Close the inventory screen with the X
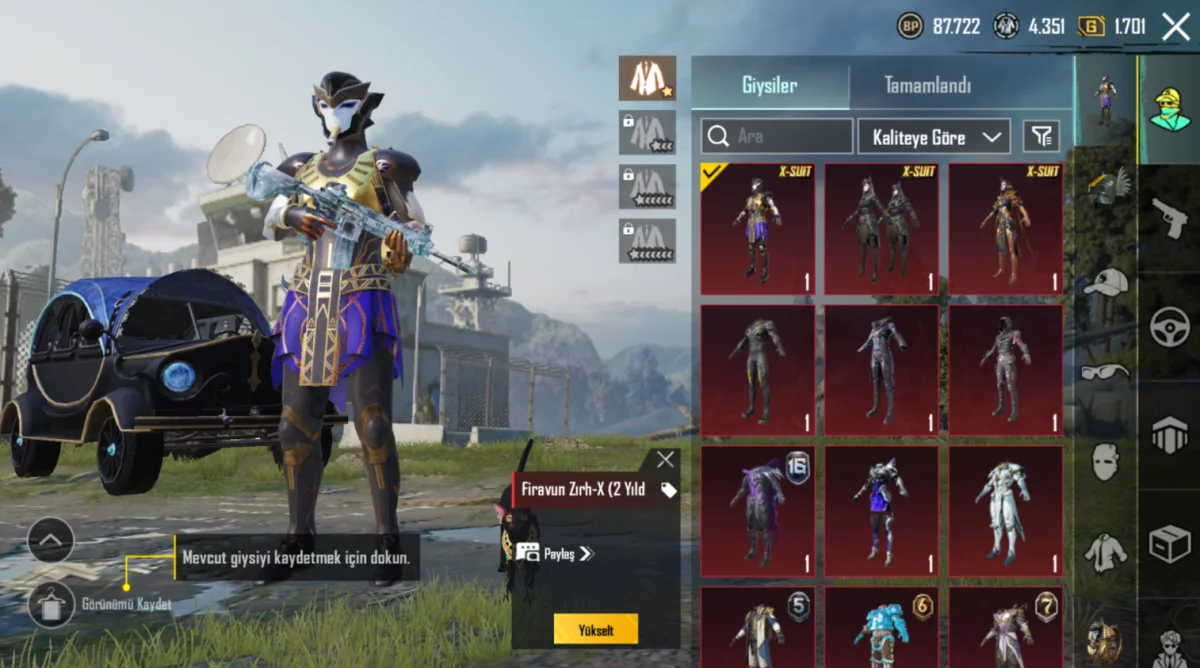 1176,27
